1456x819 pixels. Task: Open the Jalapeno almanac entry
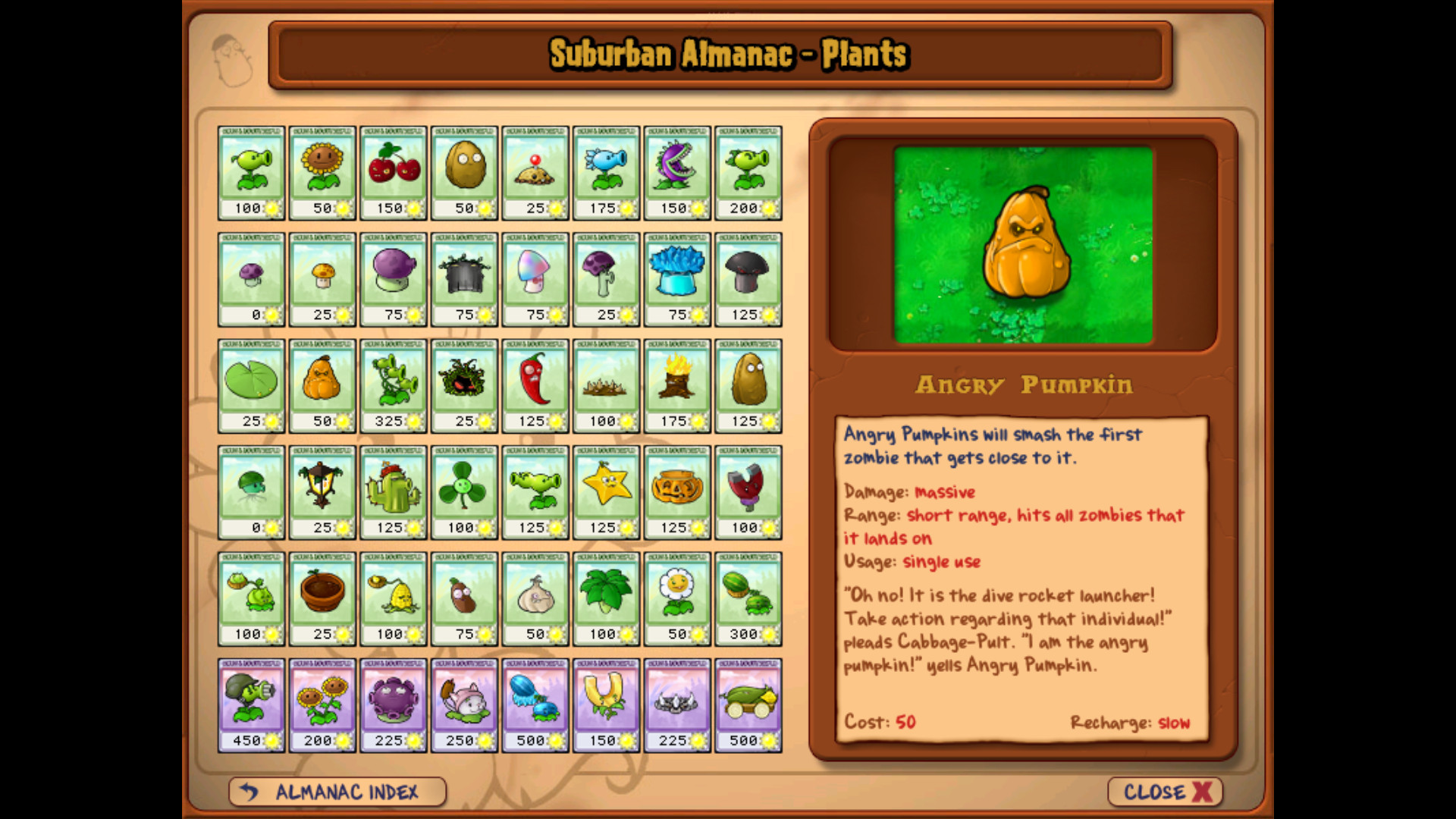(535, 386)
